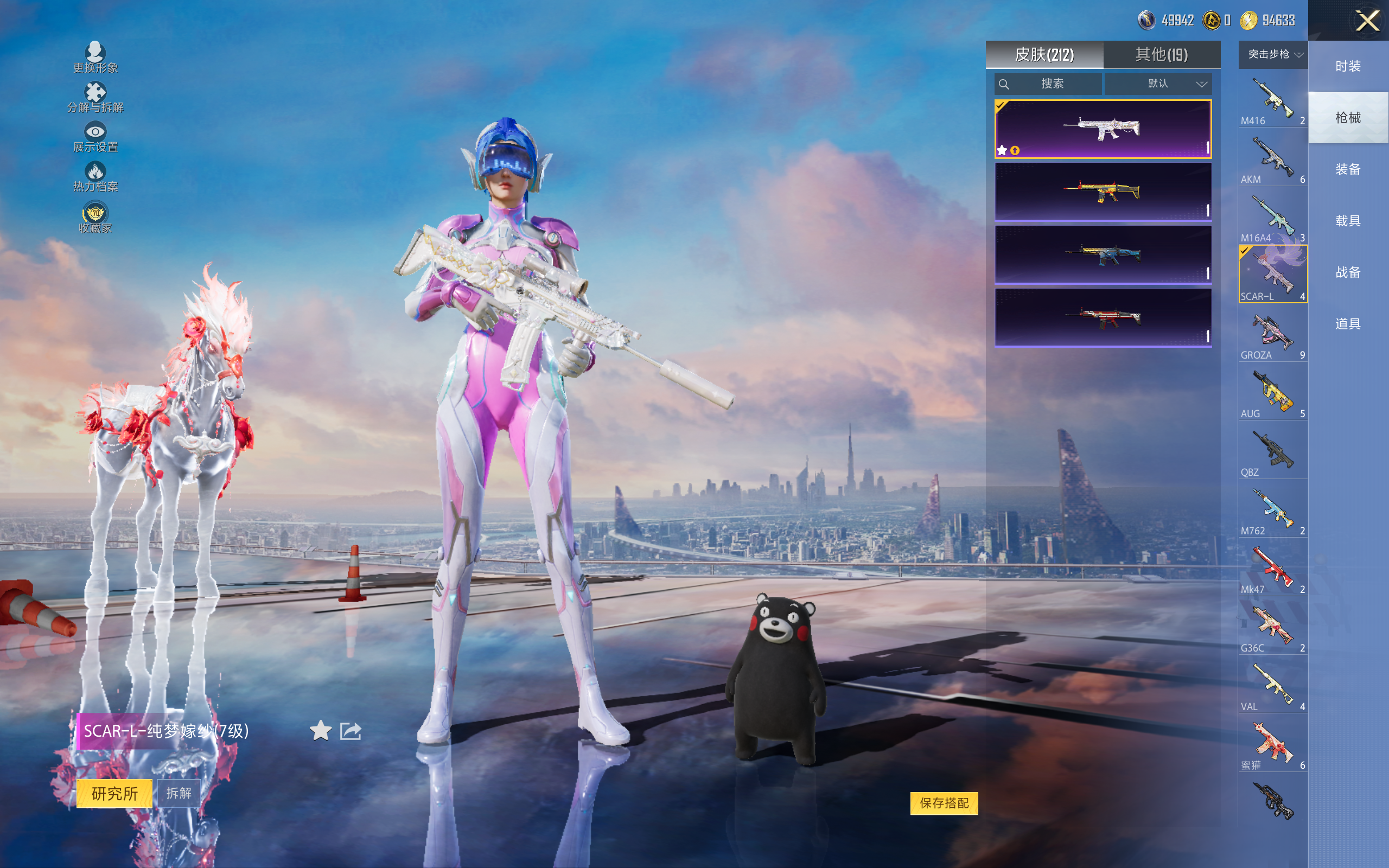
Task: Expand the 突击步枪 weapon type dropdown
Action: pyautogui.click(x=1273, y=55)
